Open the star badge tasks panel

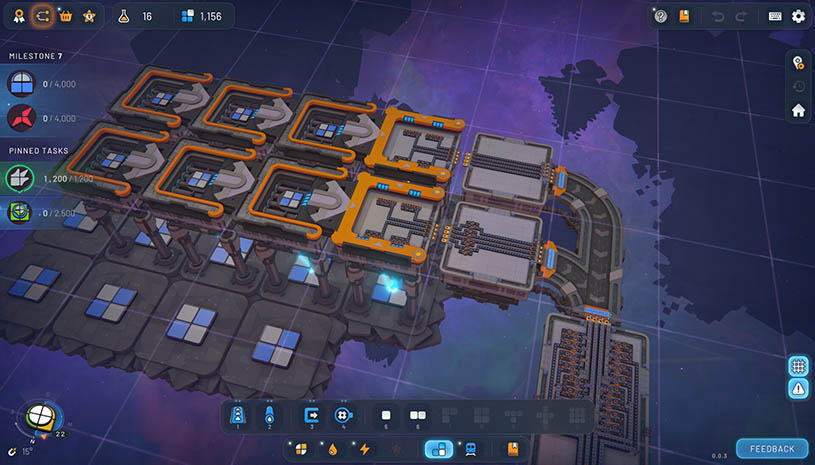(x=90, y=16)
